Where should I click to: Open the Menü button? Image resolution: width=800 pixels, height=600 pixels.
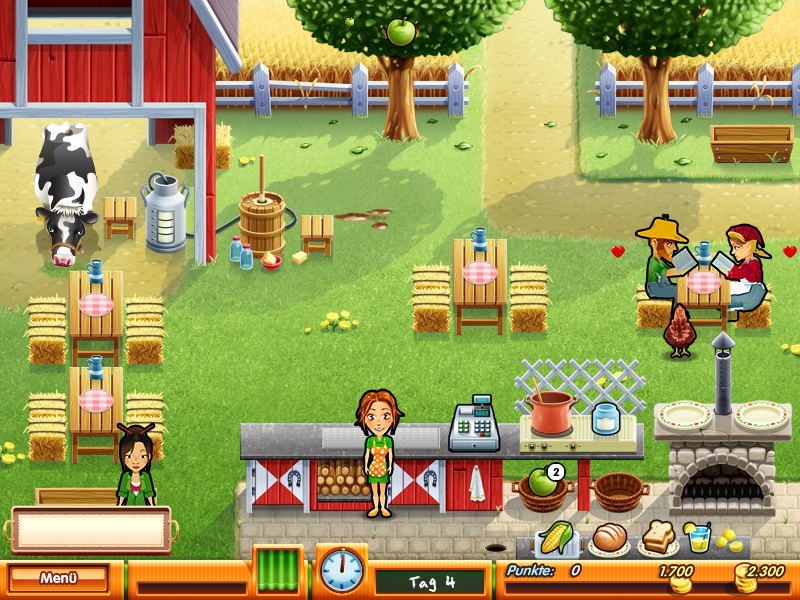[59, 578]
